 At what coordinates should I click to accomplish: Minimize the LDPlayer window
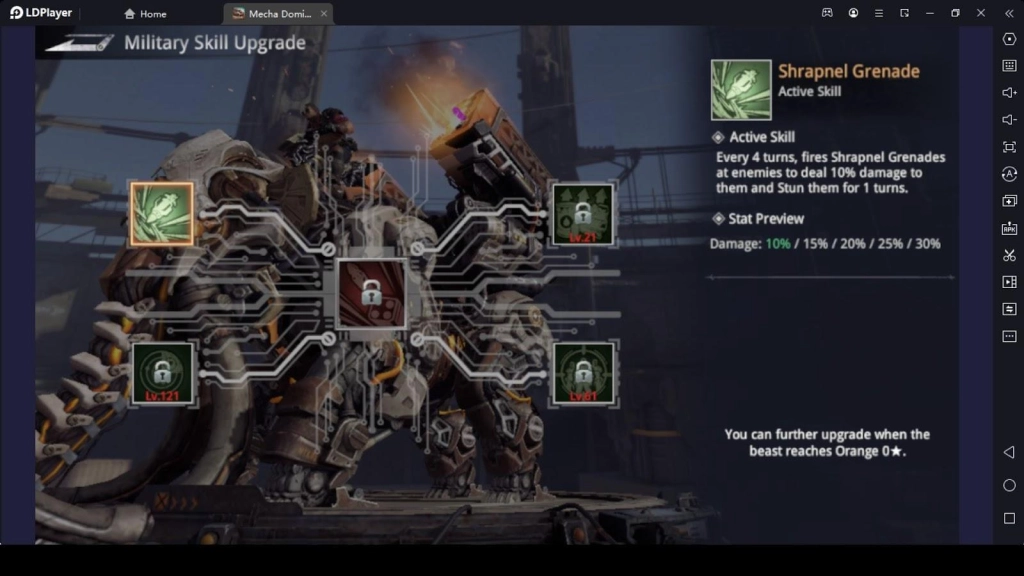coord(929,13)
